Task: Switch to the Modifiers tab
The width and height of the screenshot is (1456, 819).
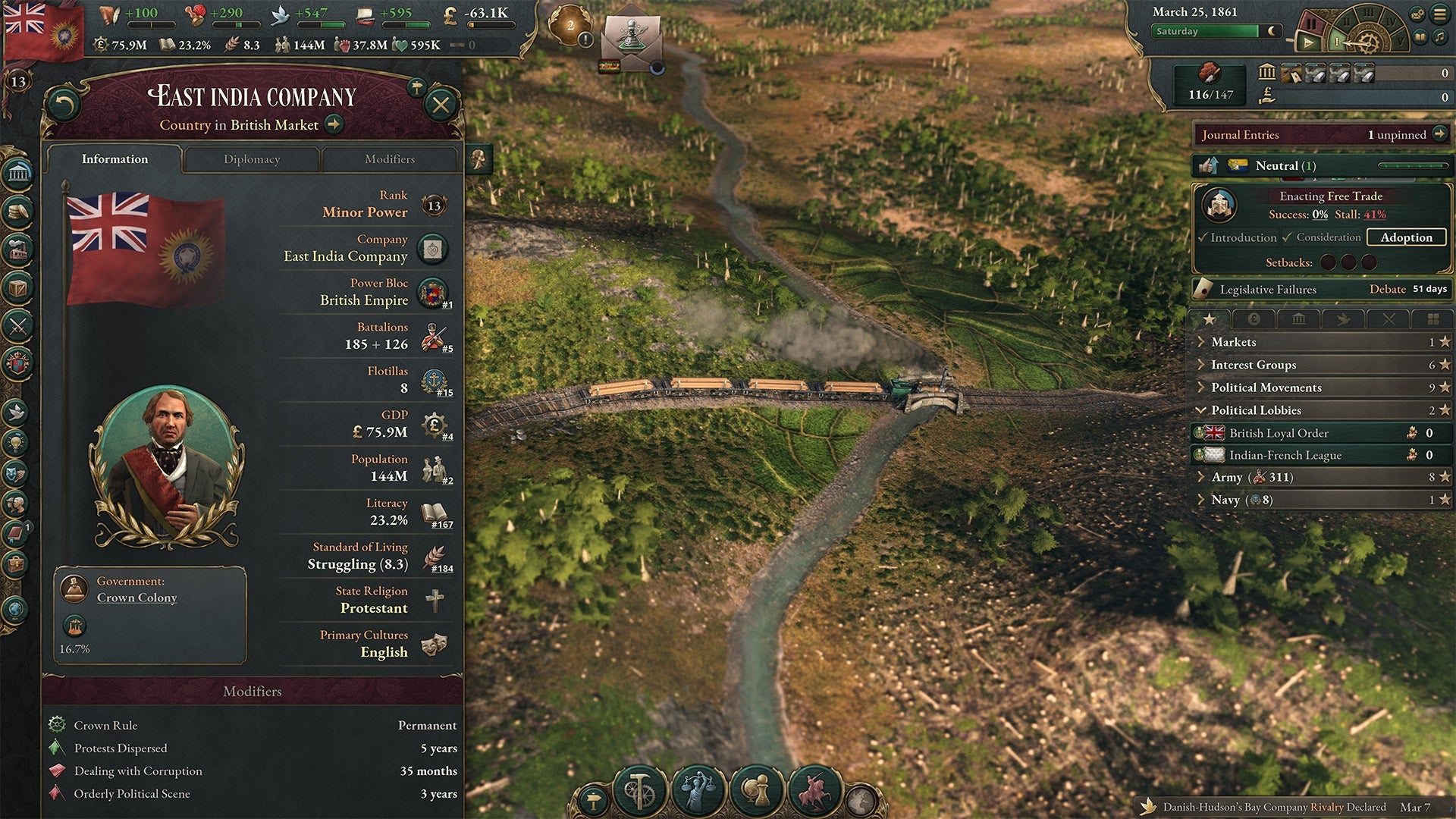Action: pos(390,159)
